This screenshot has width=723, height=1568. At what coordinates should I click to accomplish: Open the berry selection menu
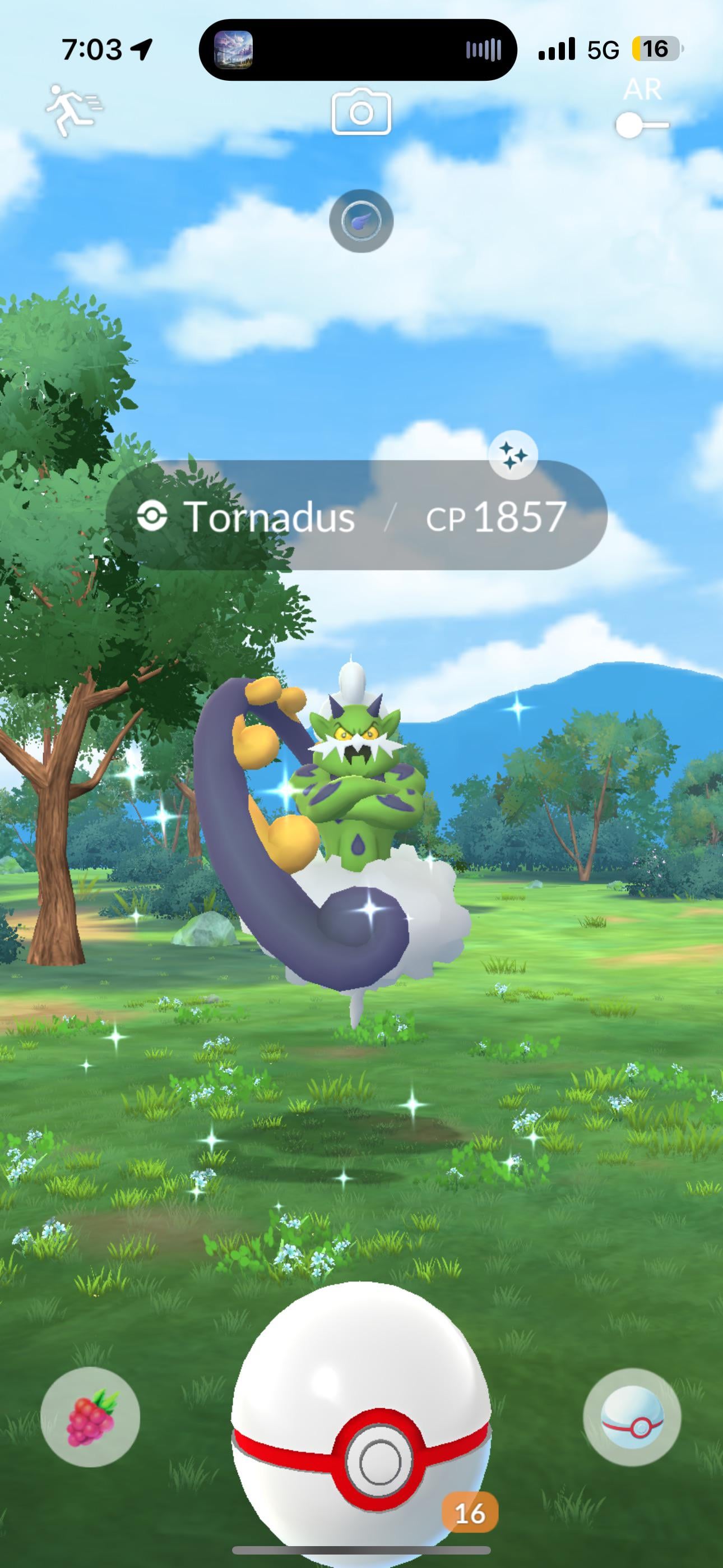click(90, 1417)
